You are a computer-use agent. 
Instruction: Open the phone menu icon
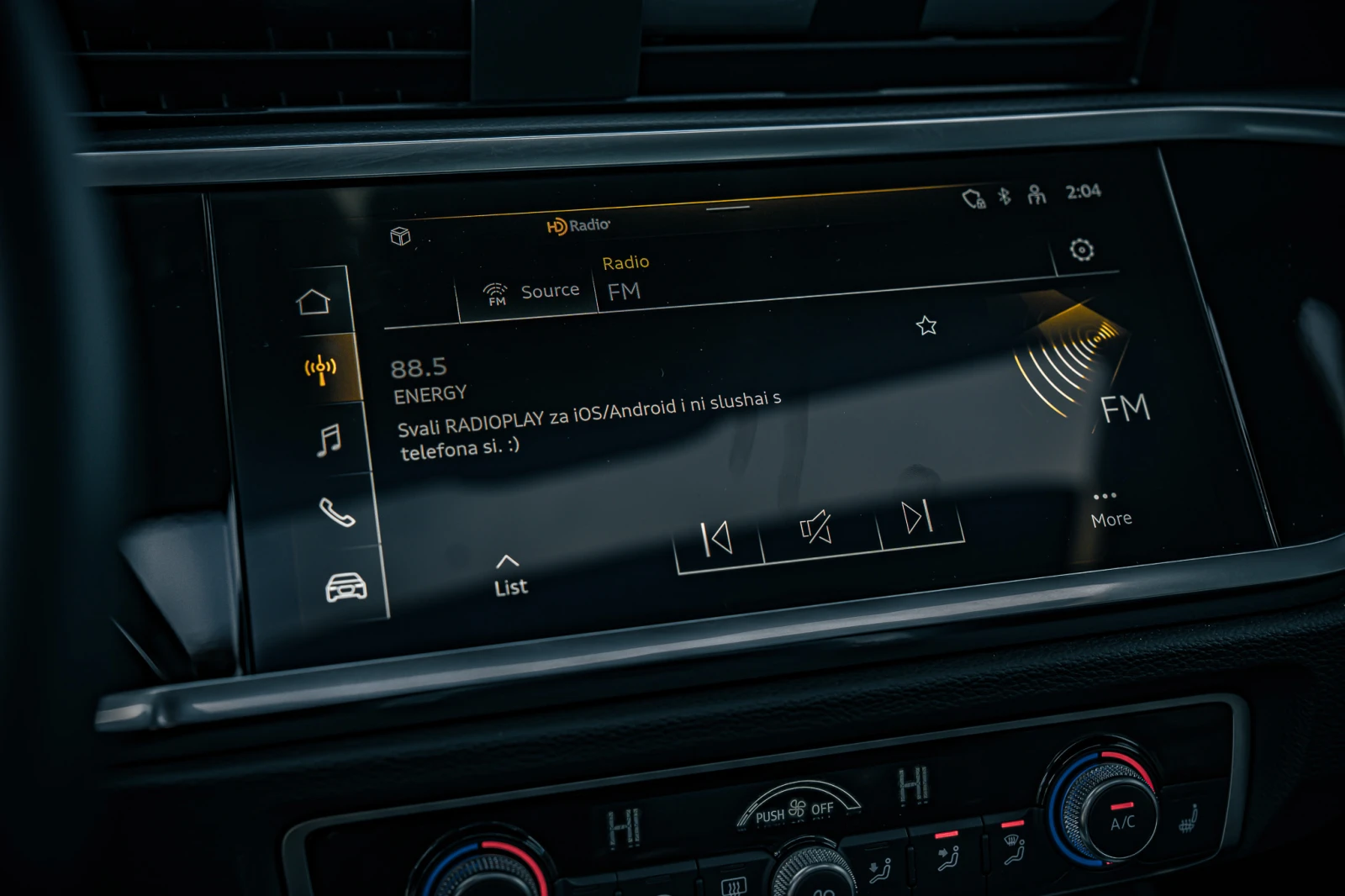click(x=337, y=512)
